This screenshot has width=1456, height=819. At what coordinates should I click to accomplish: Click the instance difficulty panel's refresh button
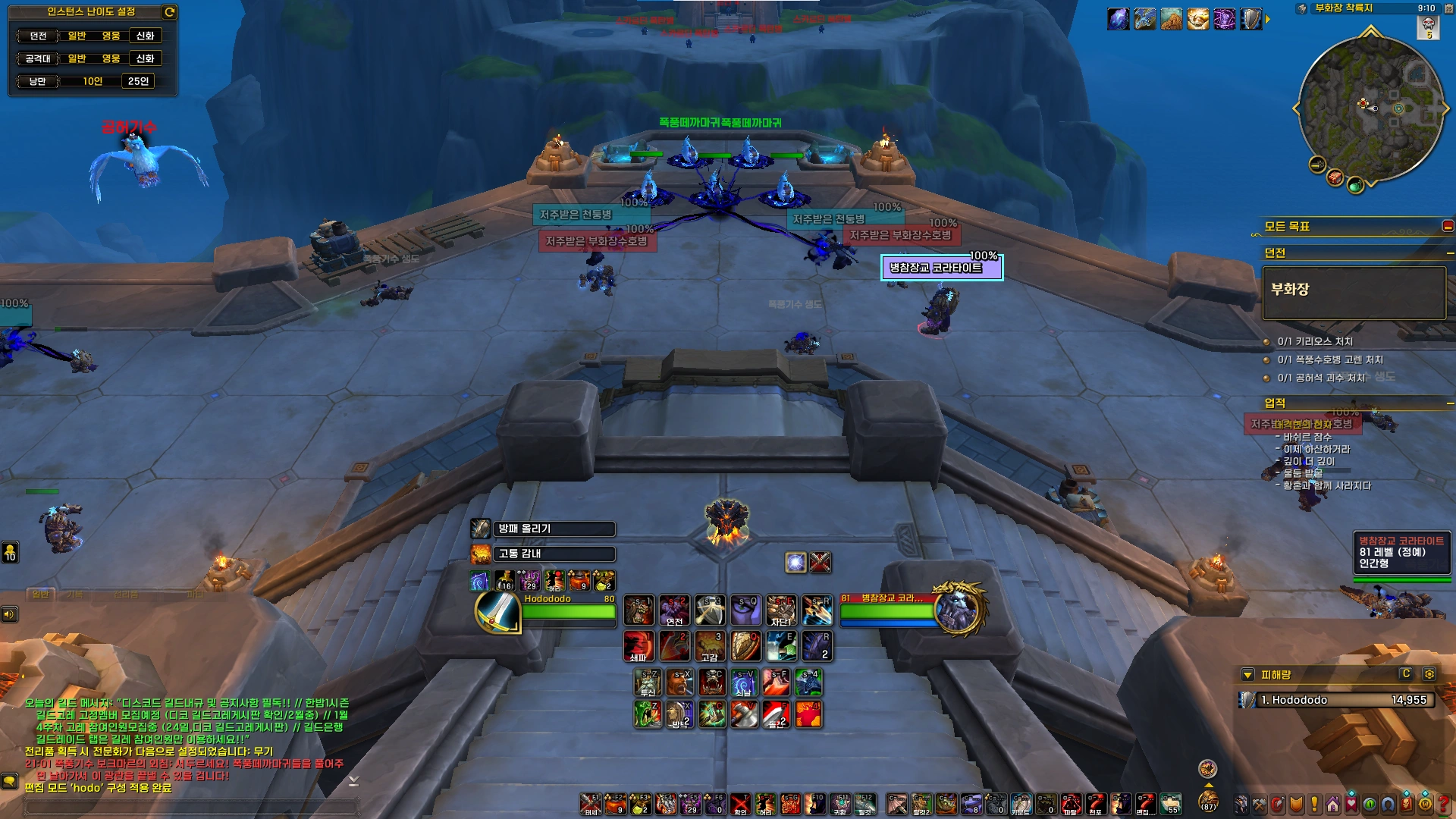point(170,11)
